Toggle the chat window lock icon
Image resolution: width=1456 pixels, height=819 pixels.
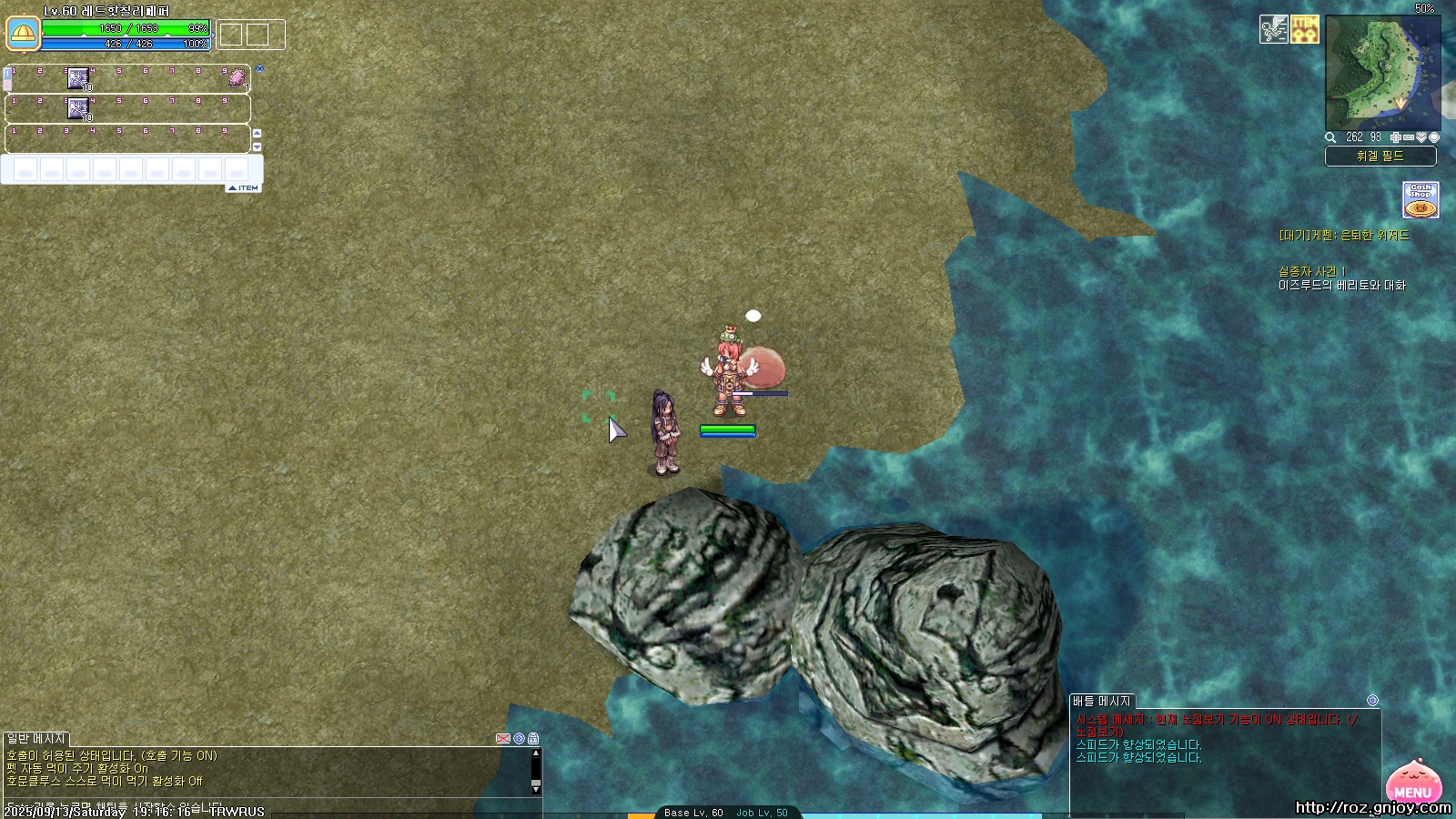coord(533,738)
